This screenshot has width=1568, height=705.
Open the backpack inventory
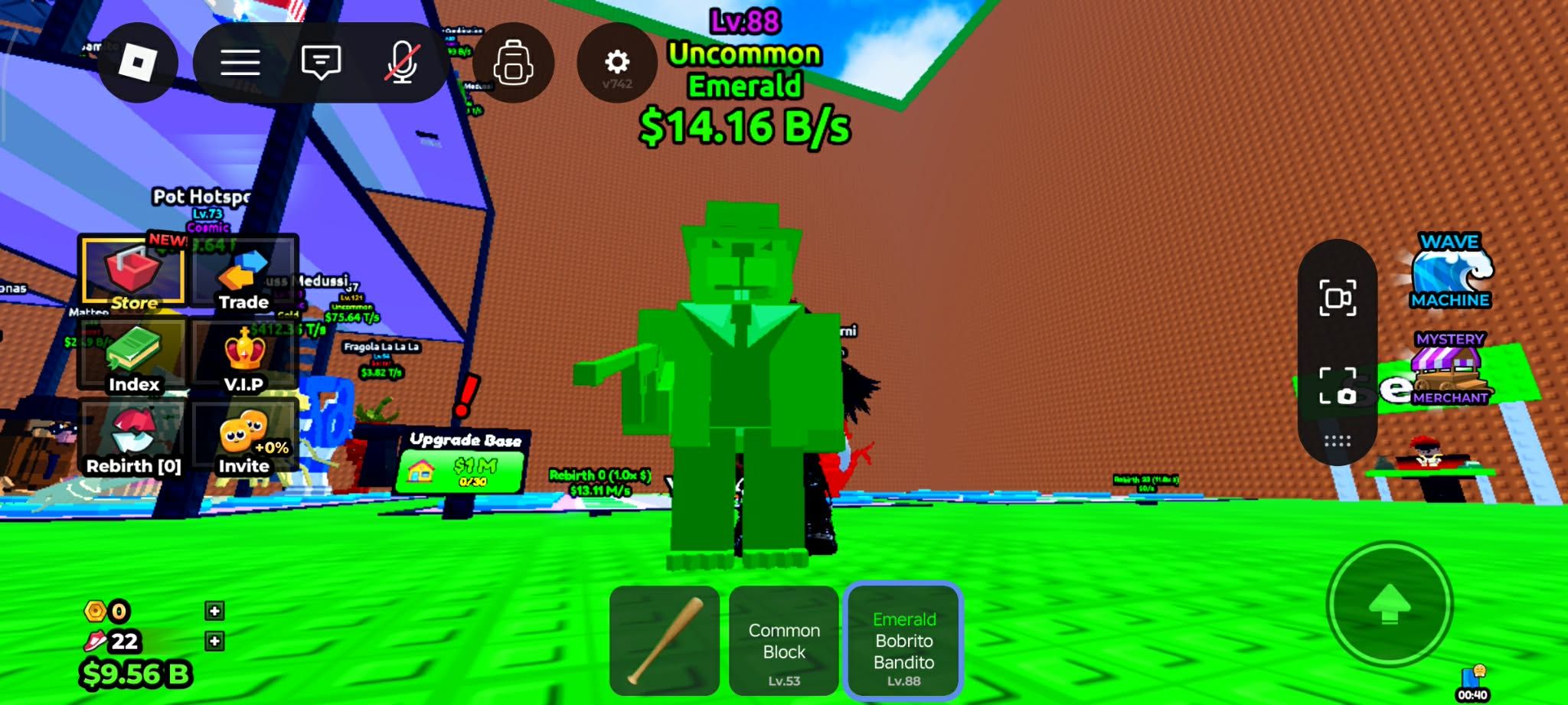[x=514, y=63]
